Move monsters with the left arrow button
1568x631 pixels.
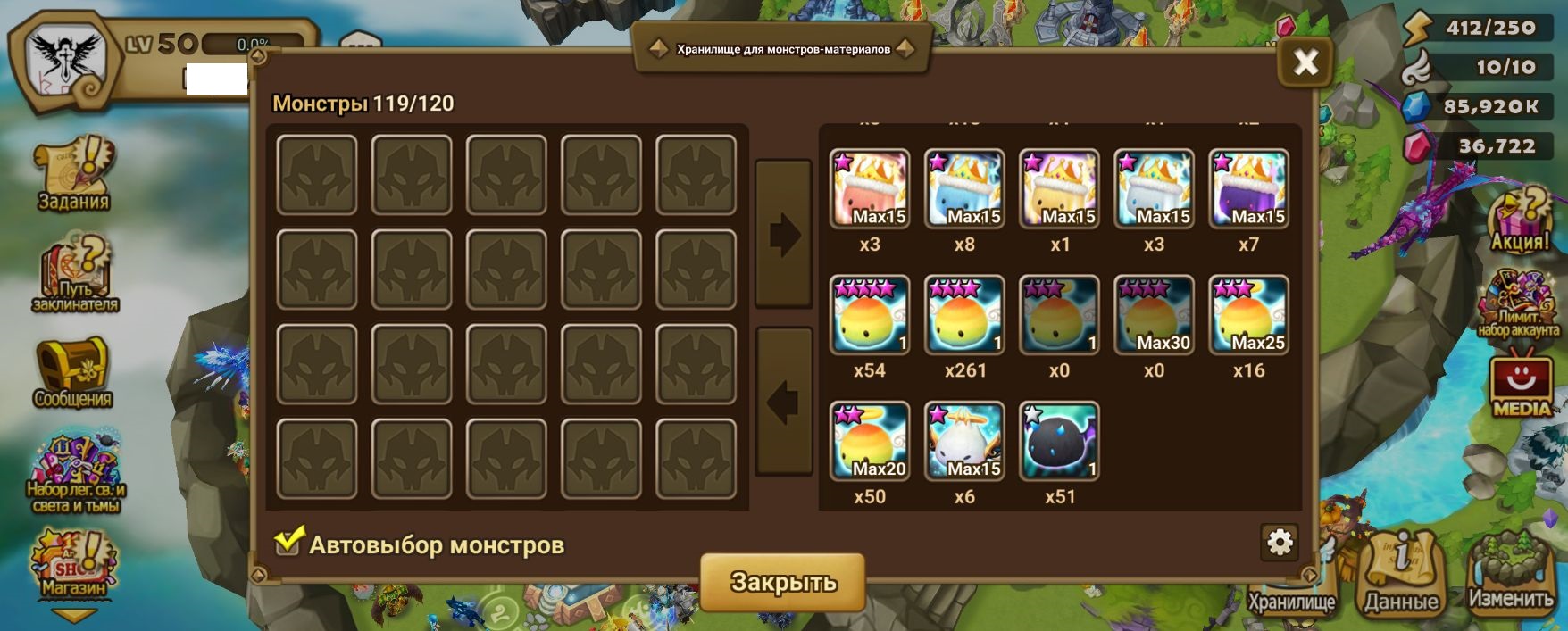pyautogui.click(x=783, y=402)
